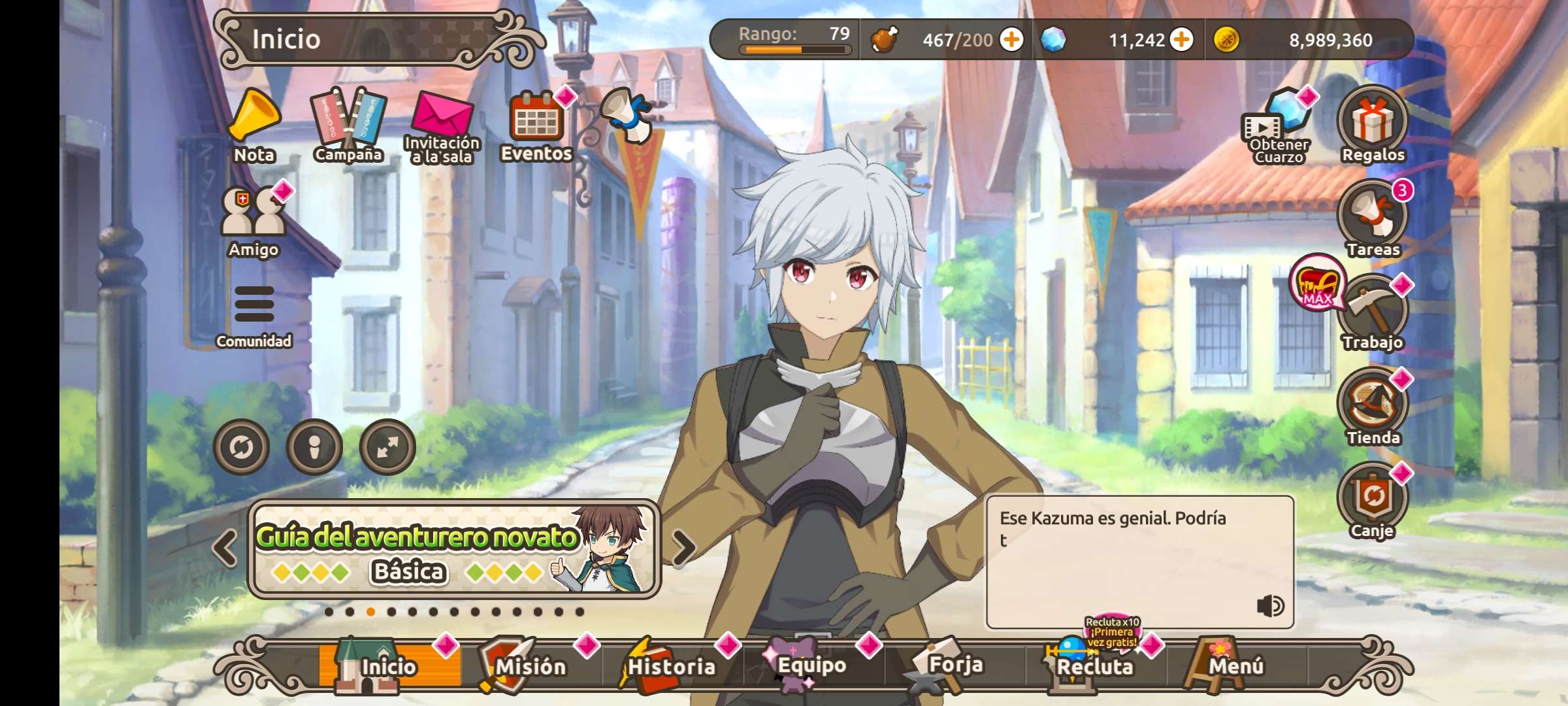This screenshot has height=706, width=1568.
Task: Show the next banner with right arrow
Action: click(x=683, y=546)
